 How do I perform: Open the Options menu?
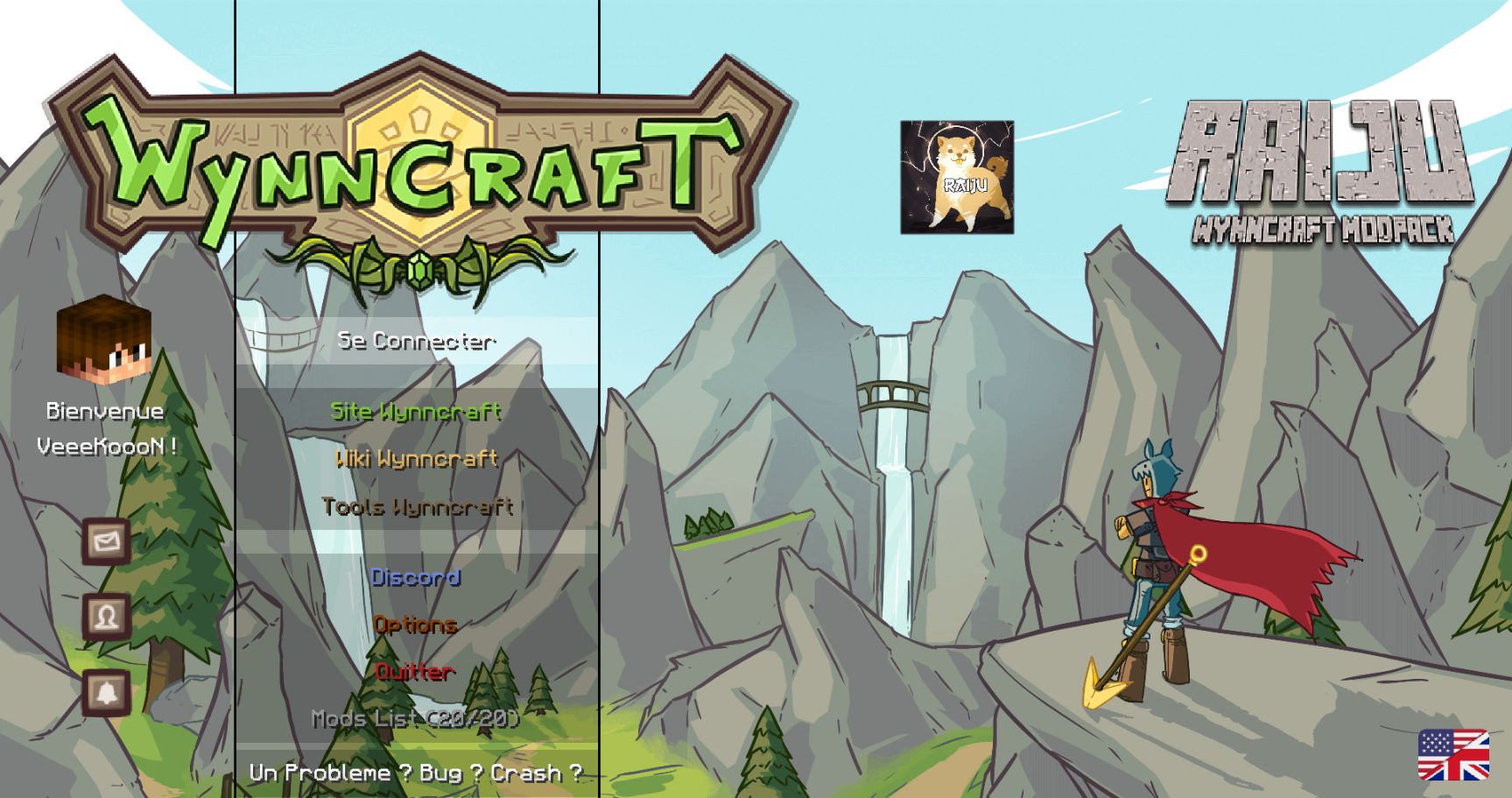pos(416,625)
